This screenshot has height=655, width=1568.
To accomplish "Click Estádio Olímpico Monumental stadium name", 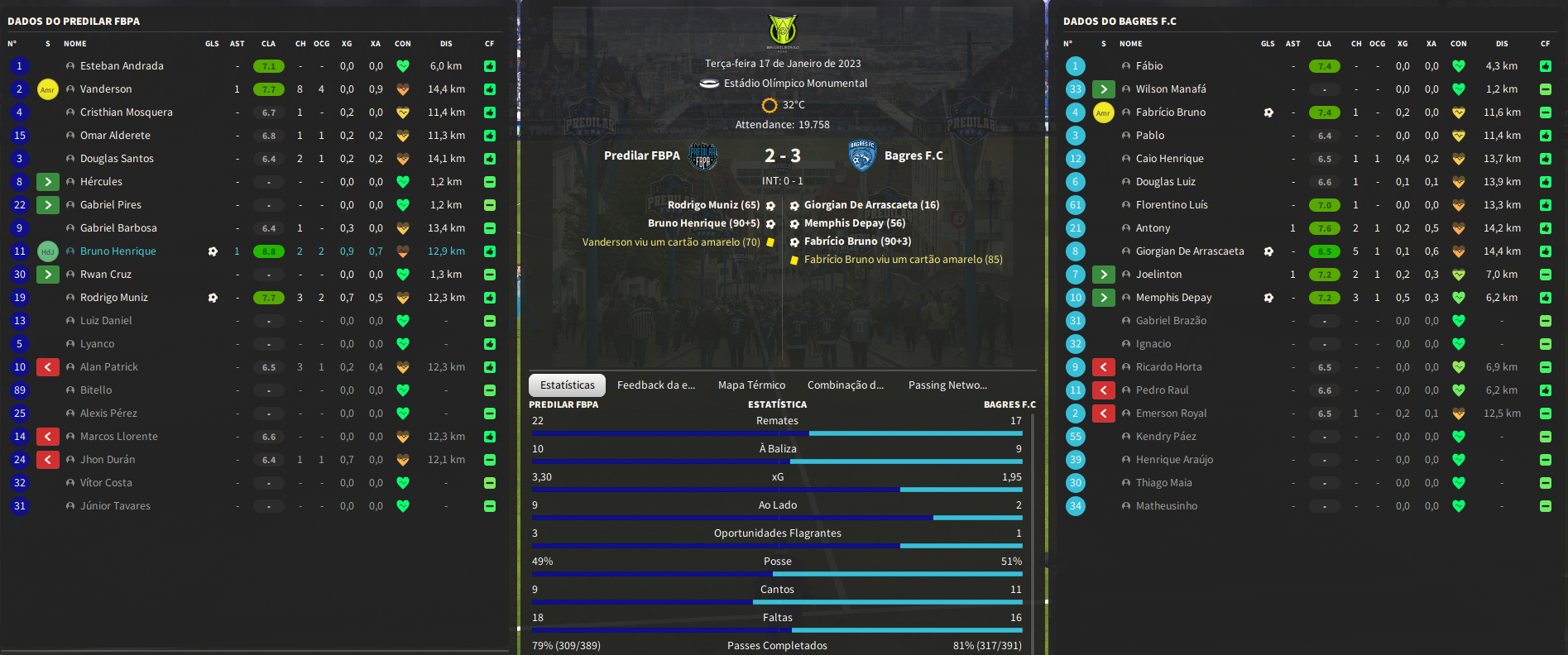I will point(795,84).
